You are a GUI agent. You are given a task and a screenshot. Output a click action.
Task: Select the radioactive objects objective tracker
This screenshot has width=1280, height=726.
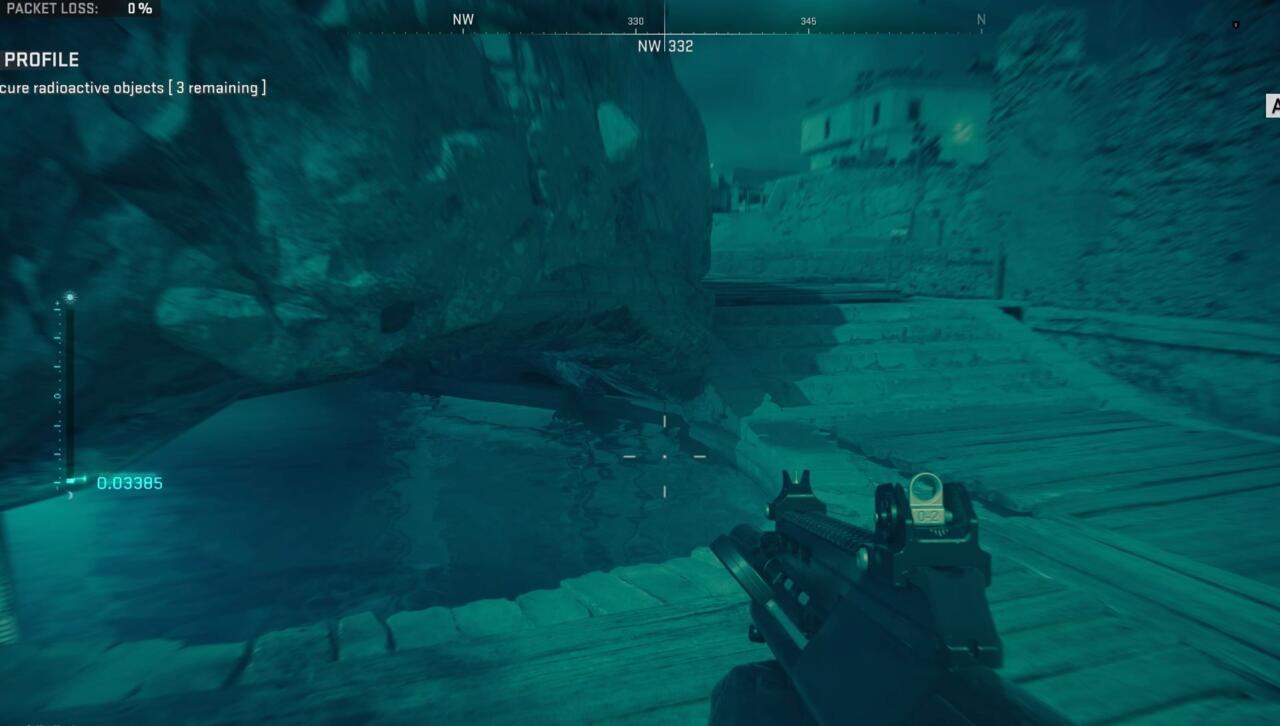click(x=133, y=88)
